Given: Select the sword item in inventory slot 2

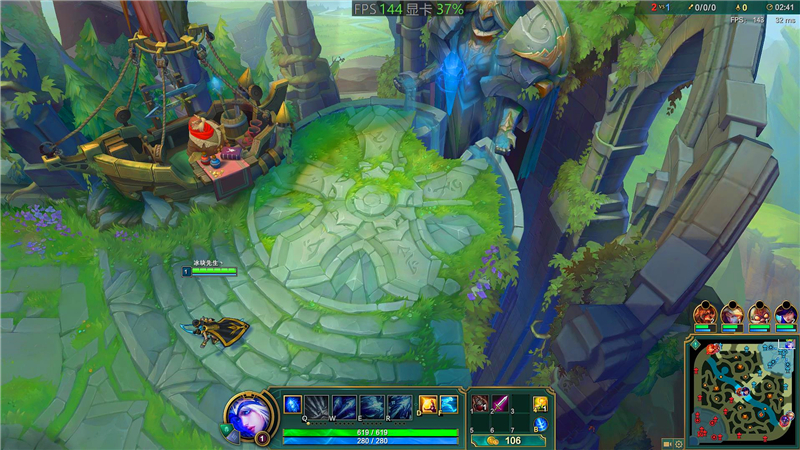Looking at the screenshot, I should pos(500,404).
